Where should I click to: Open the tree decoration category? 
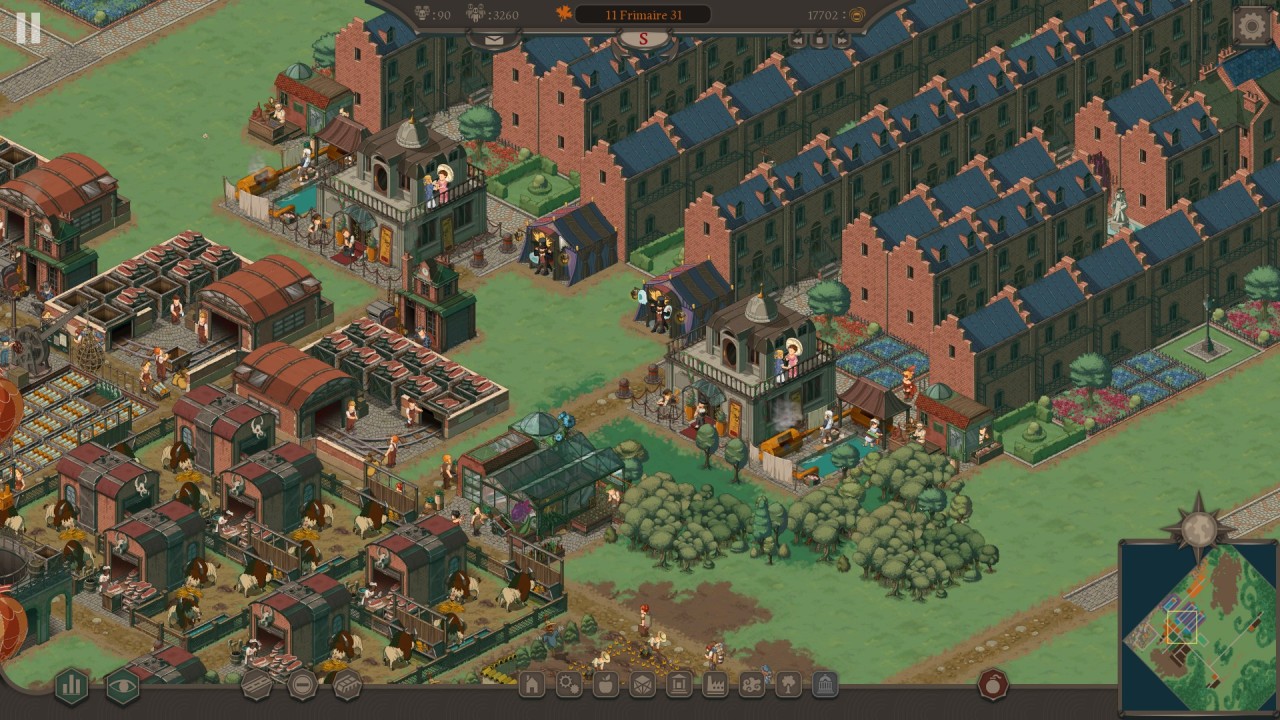tap(788, 685)
